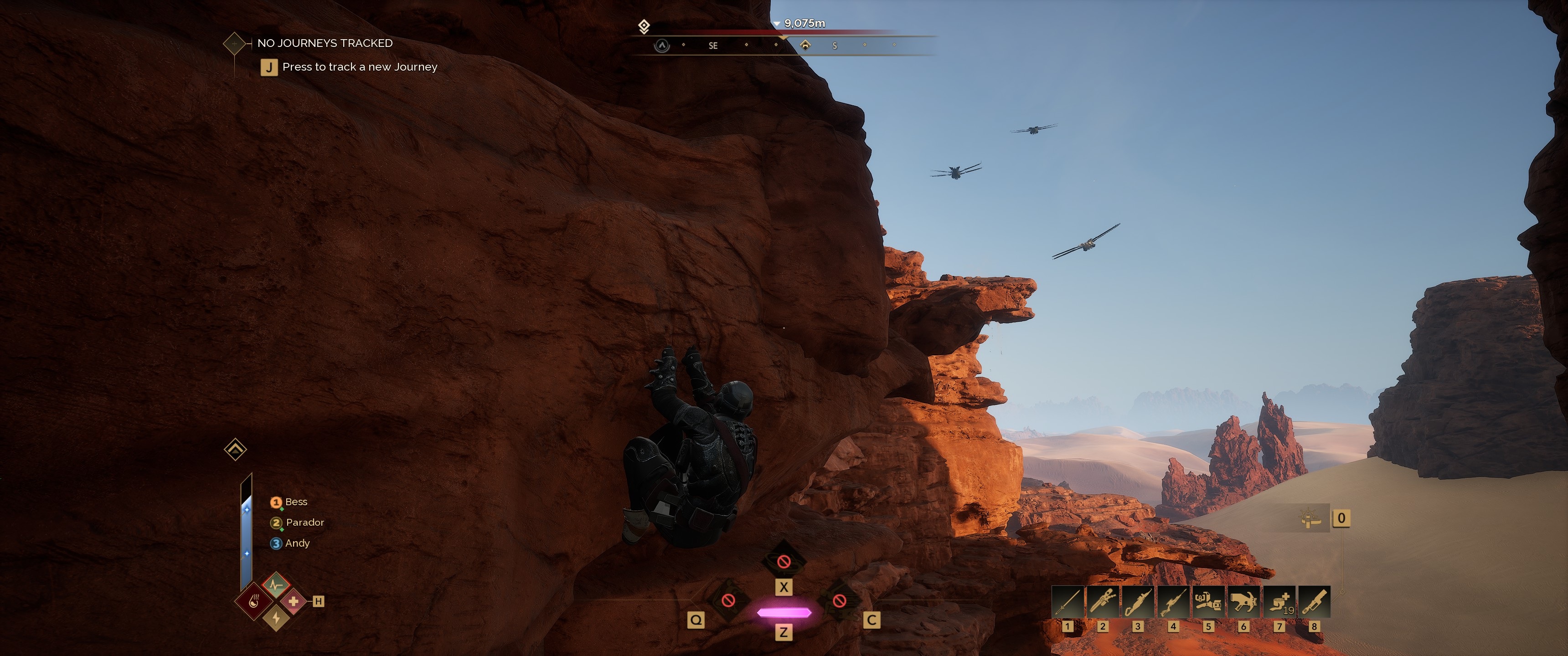Click the dark red water droplet diamond
This screenshot has height=656, width=1568.
tap(254, 601)
